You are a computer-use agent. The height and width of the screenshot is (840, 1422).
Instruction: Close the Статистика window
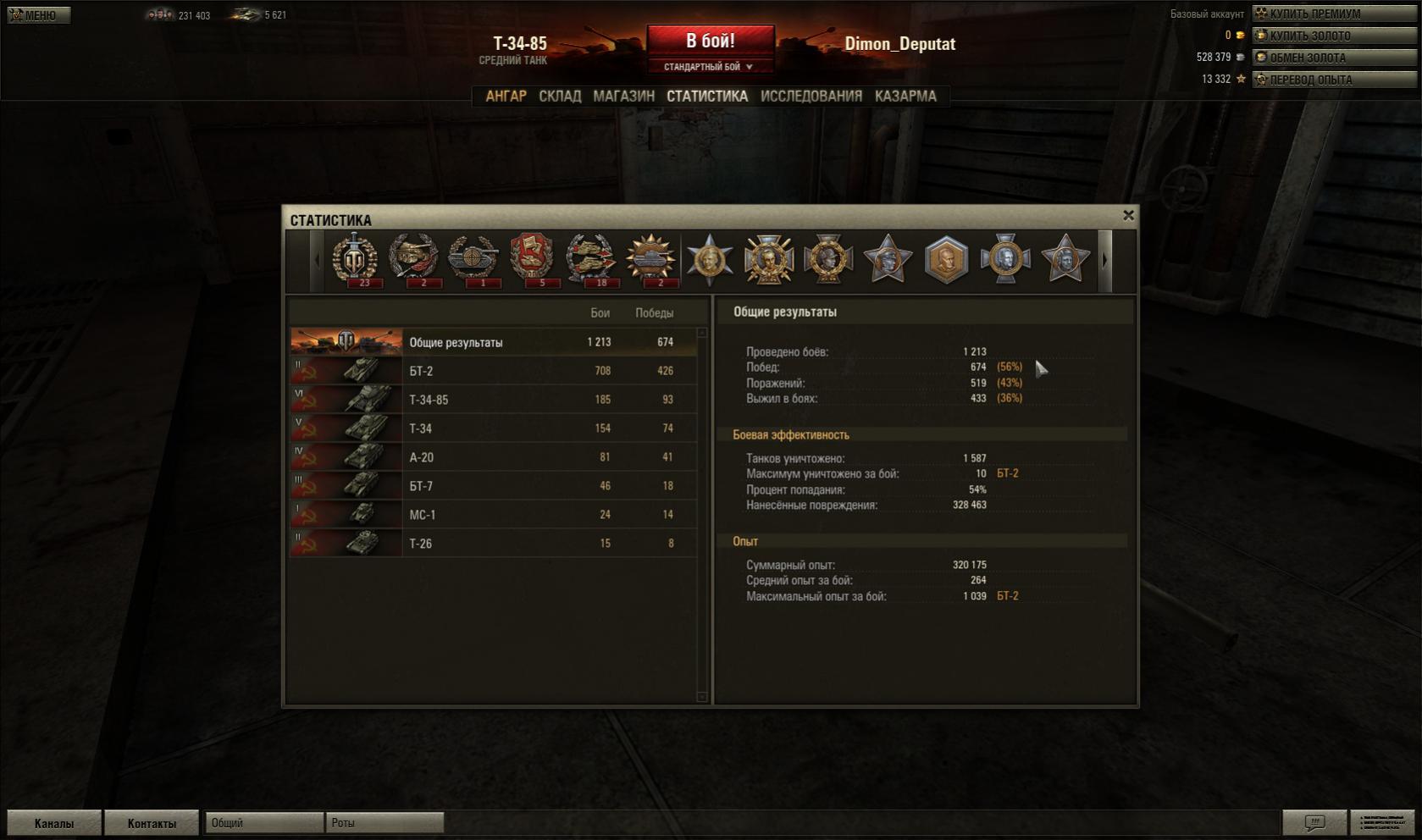[1128, 216]
